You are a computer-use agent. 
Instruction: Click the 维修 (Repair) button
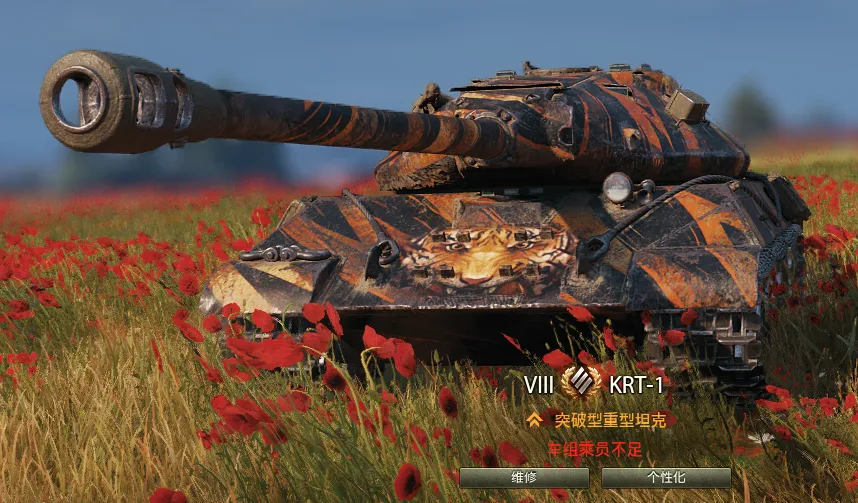523,478
